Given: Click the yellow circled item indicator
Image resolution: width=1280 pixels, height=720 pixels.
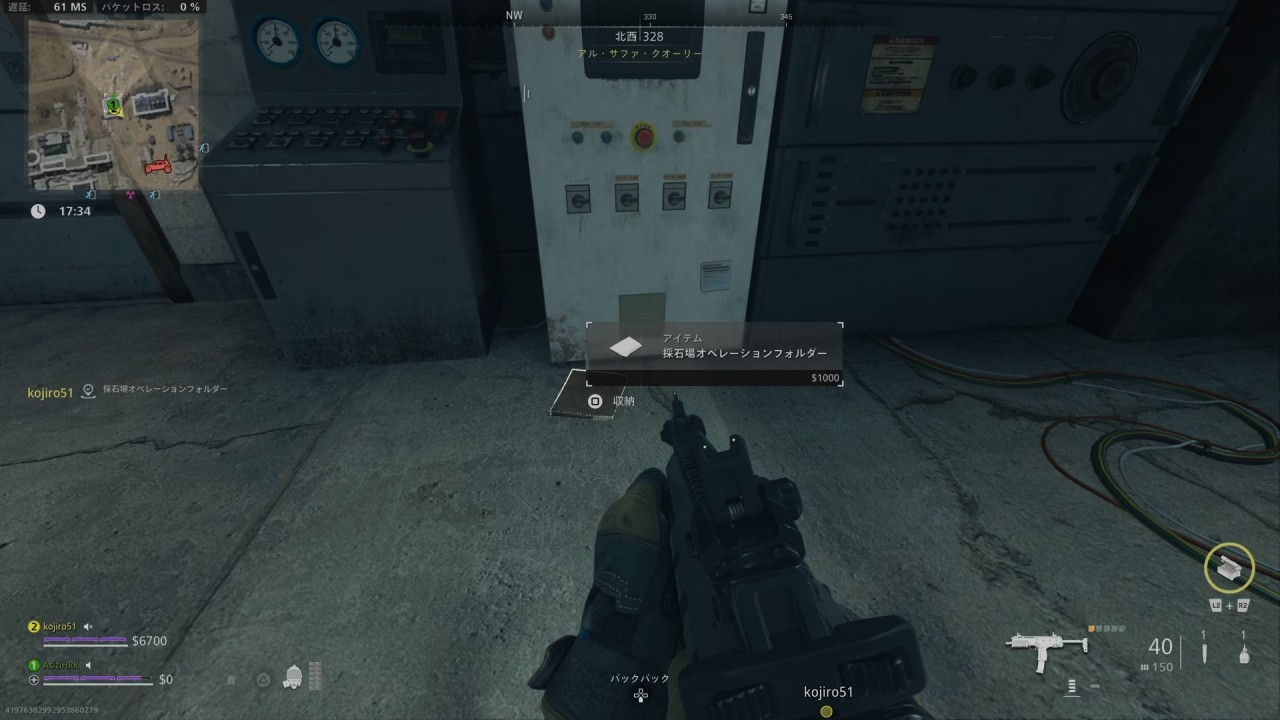Looking at the screenshot, I should click(x=1230, y=567).
